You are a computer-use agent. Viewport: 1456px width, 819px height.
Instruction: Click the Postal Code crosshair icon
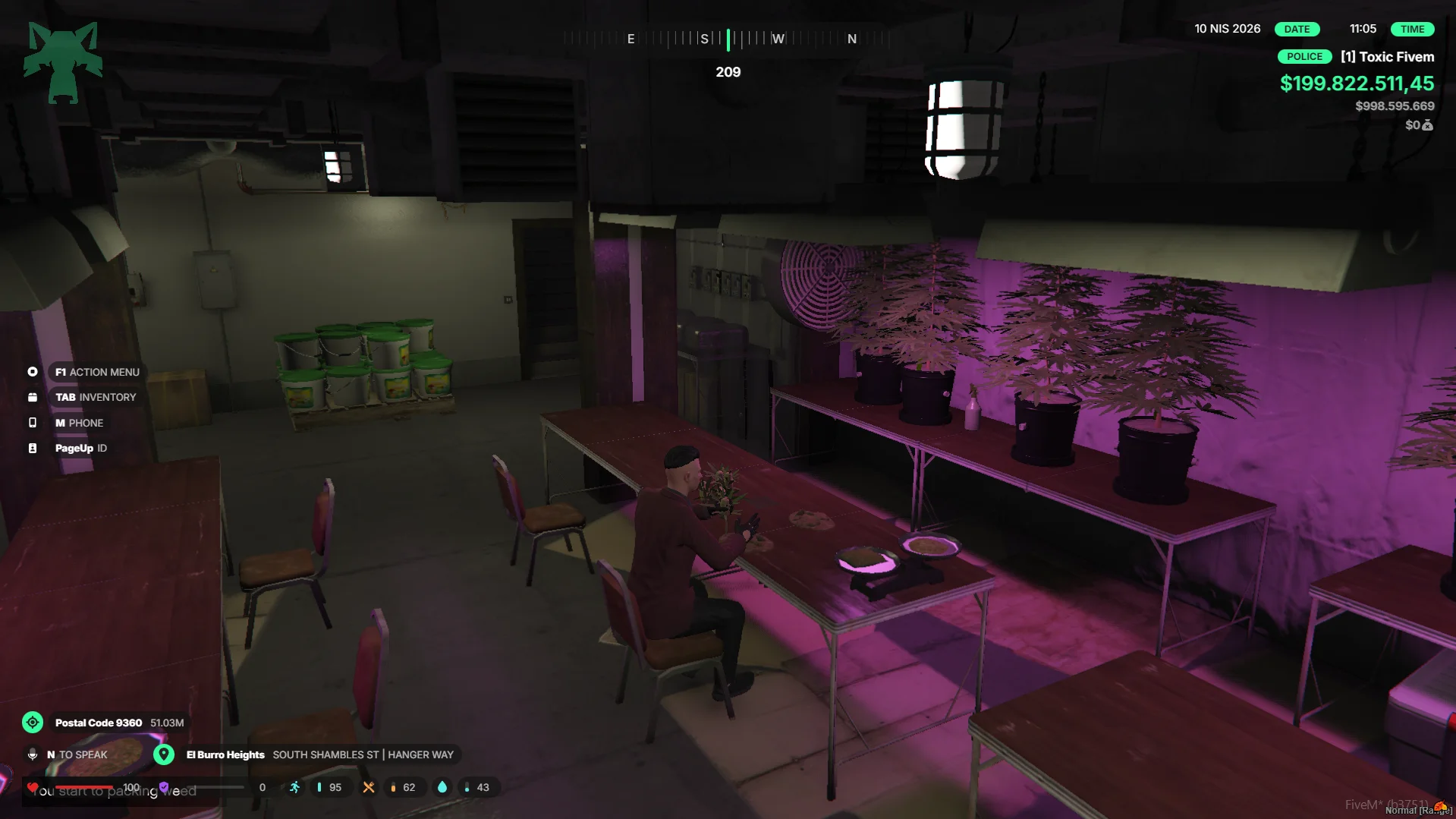(33, 723)
